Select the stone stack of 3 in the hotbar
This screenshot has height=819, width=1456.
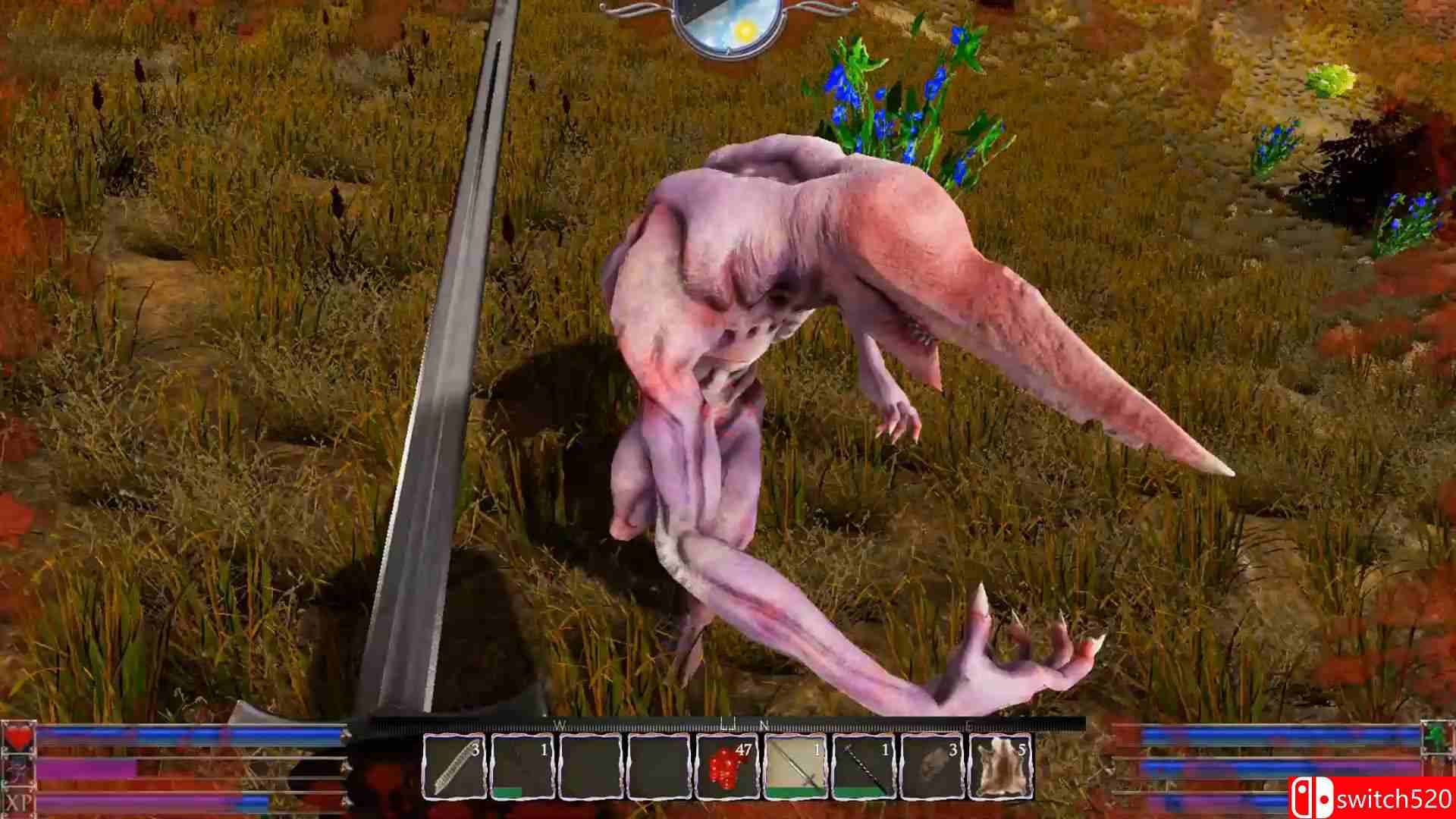pos(931,764)
